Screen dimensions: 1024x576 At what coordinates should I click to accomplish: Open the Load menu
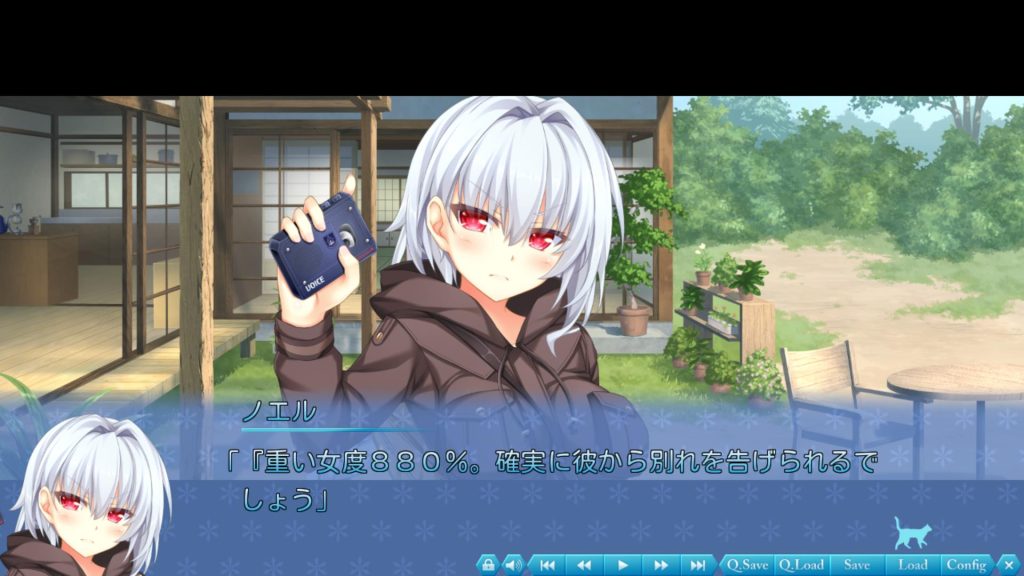[912, 565]
